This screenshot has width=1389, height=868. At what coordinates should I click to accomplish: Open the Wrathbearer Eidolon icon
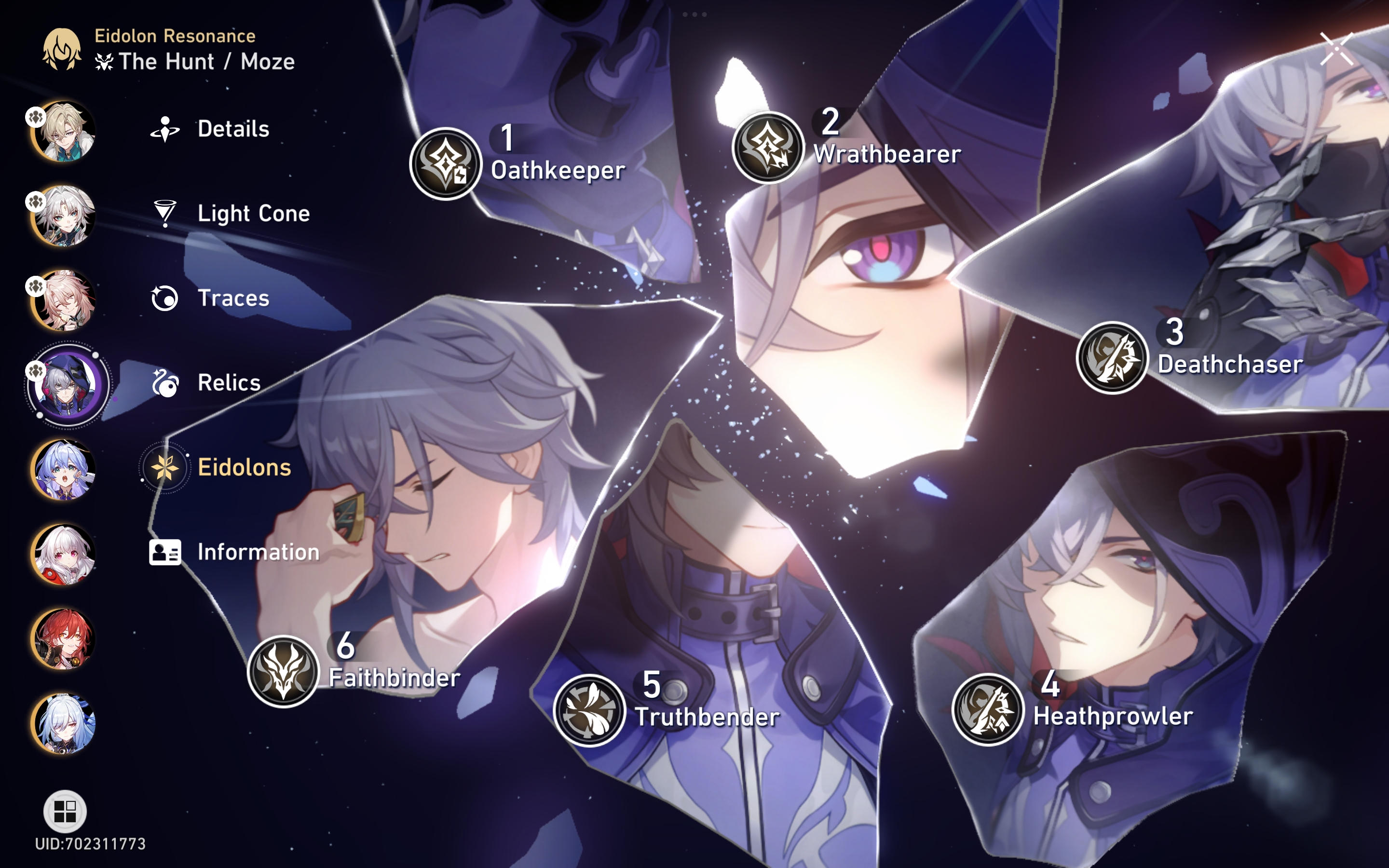[x=767, y=151]
